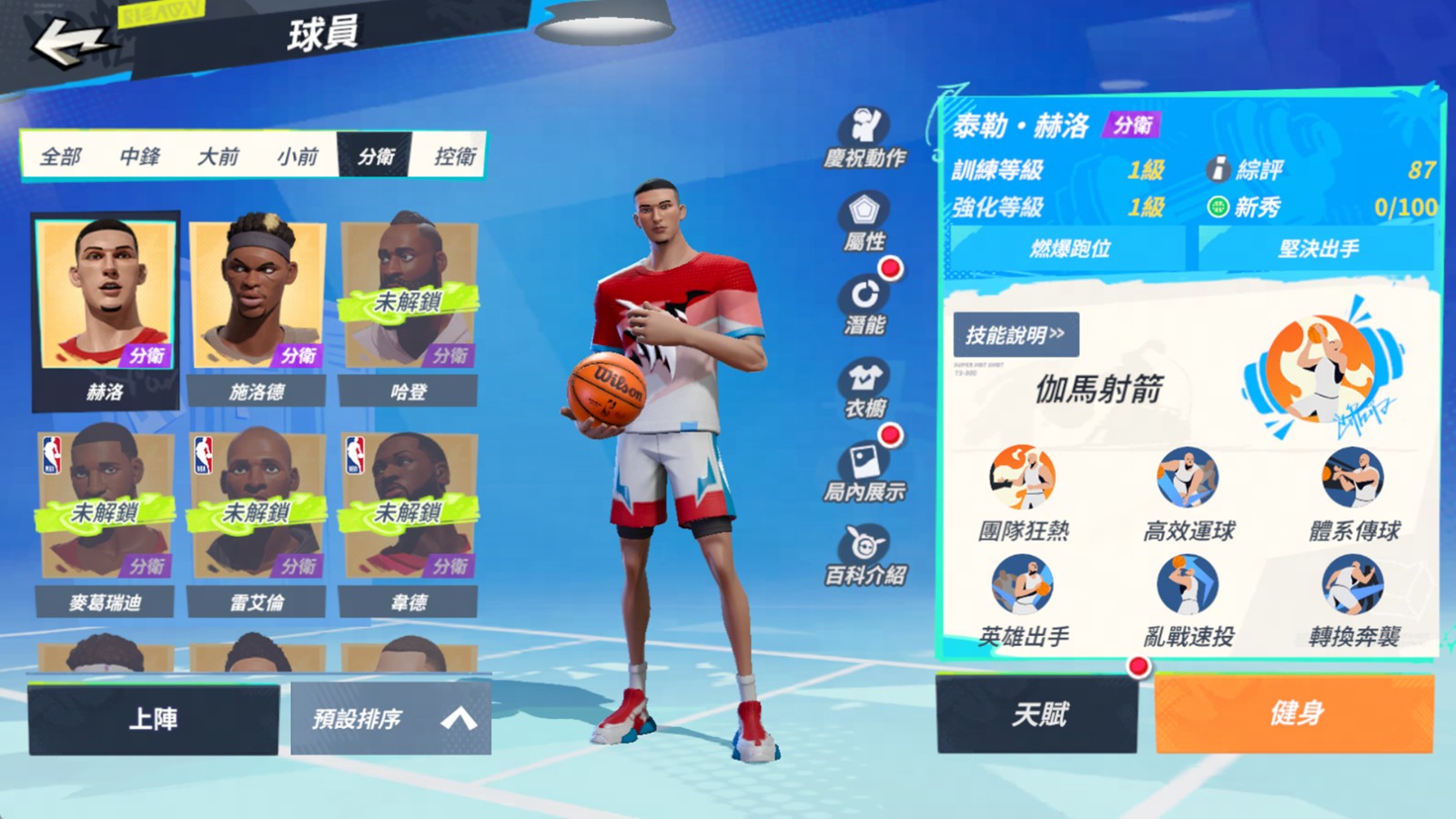Switch to the 中鋒 center tab
The width and height of the screenshot is (1456, 819).
(141, 156)
